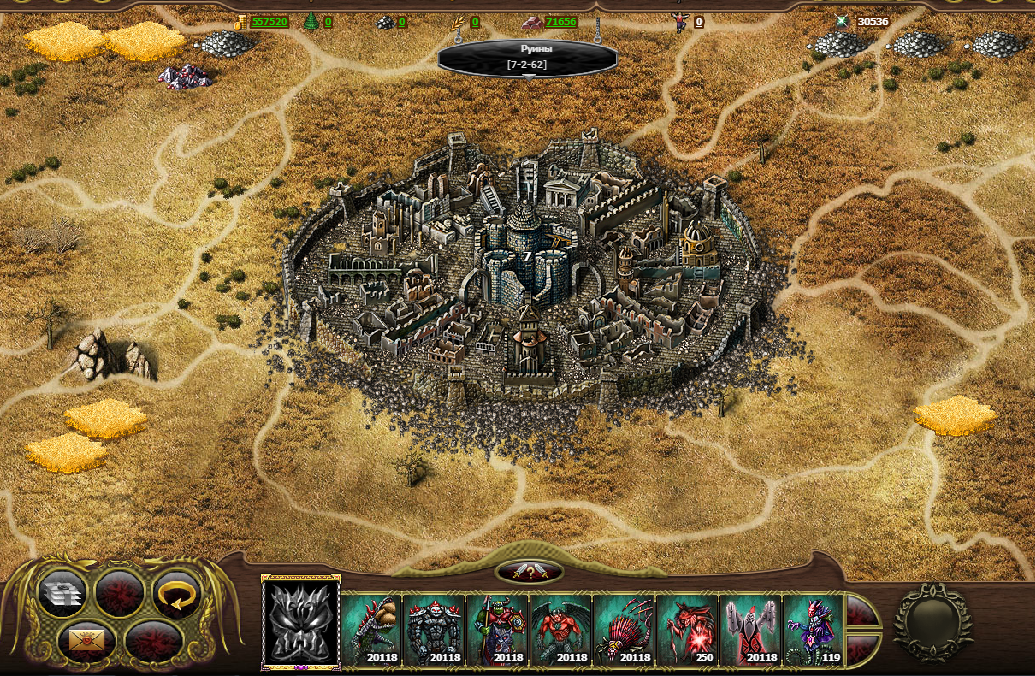
Task: Open the question mark help button
Action: 529,572
